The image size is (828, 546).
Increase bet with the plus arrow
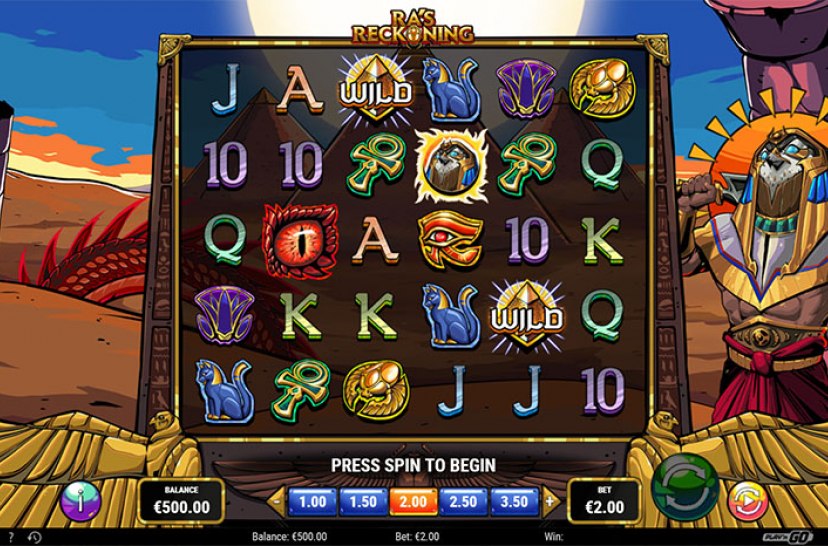pos(549,501)
